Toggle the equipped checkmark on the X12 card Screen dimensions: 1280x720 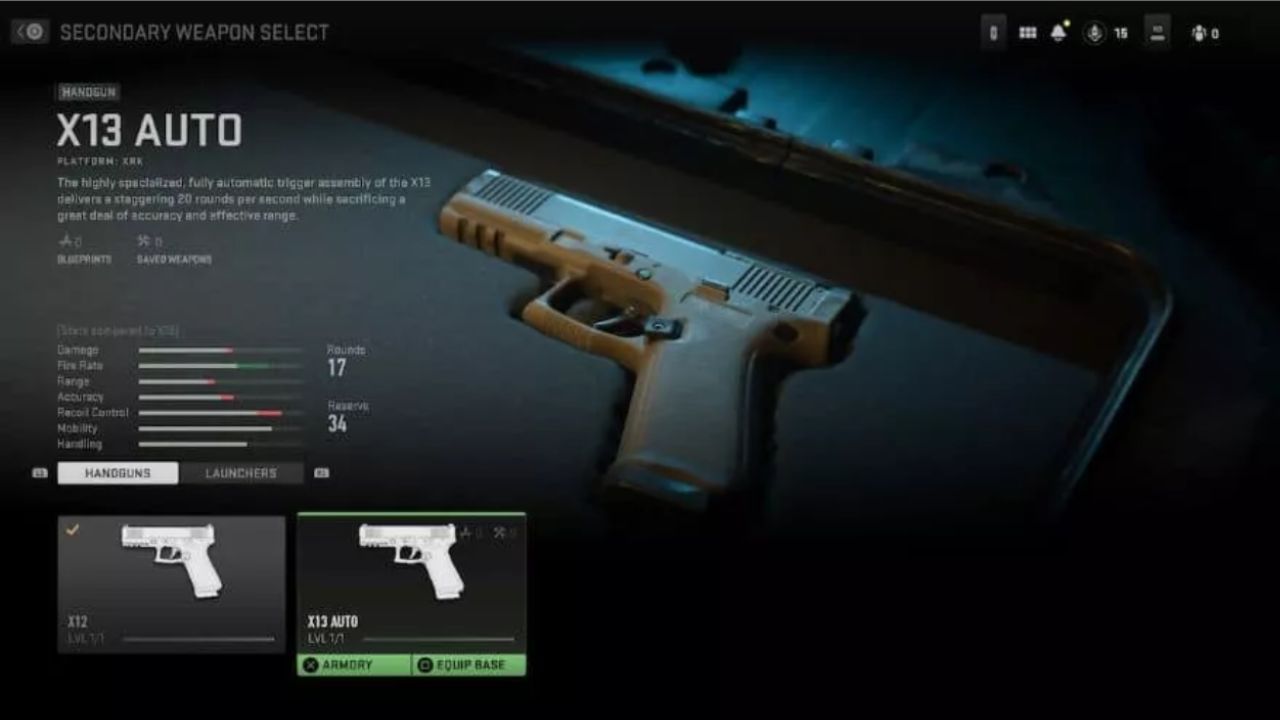(70, 528)
